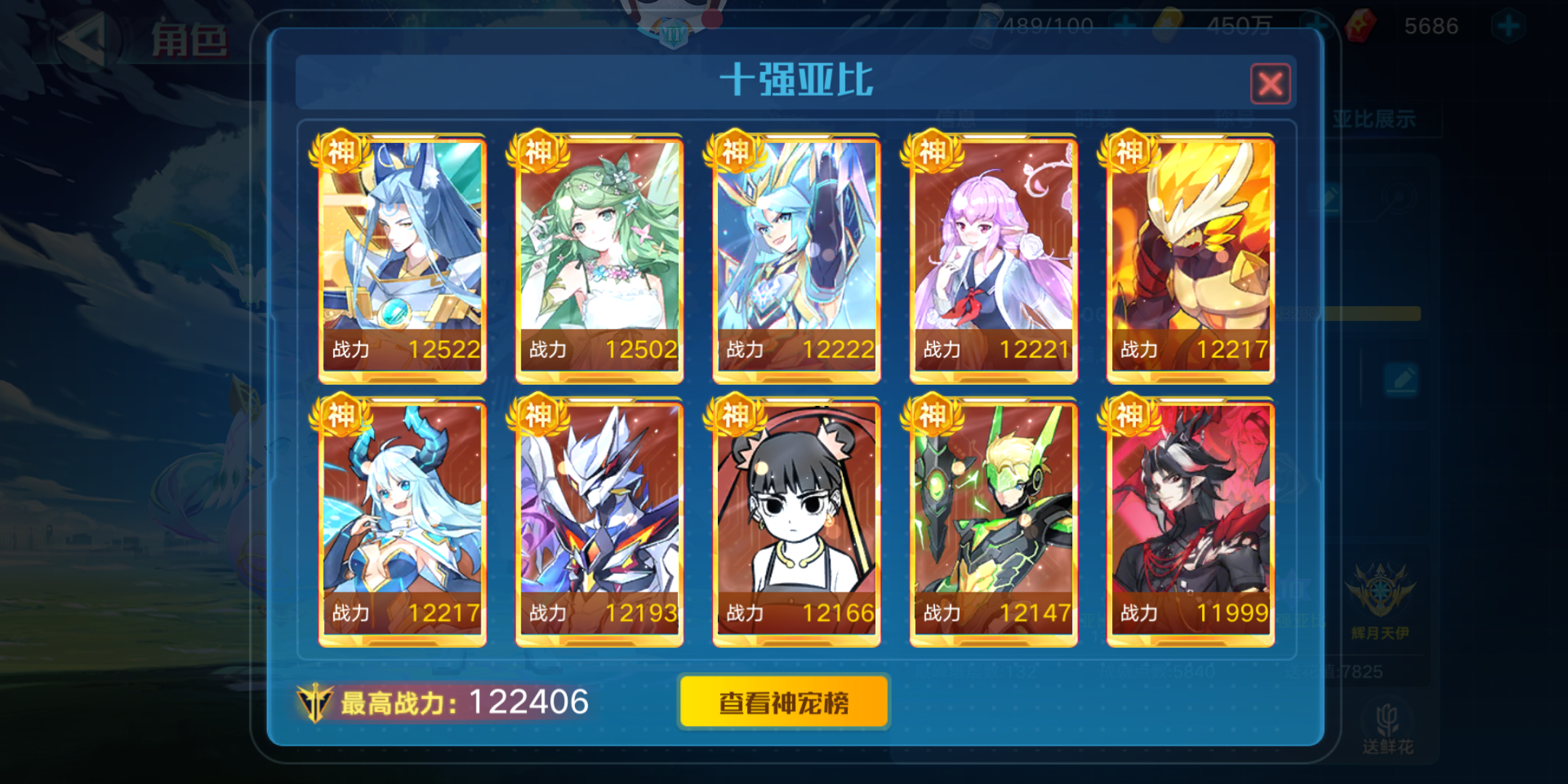Image resolution: width=1568 pixels, height=784 pixels.
Task: Click the blue pencil edit icon in the sidebar
Action: 1402,379
